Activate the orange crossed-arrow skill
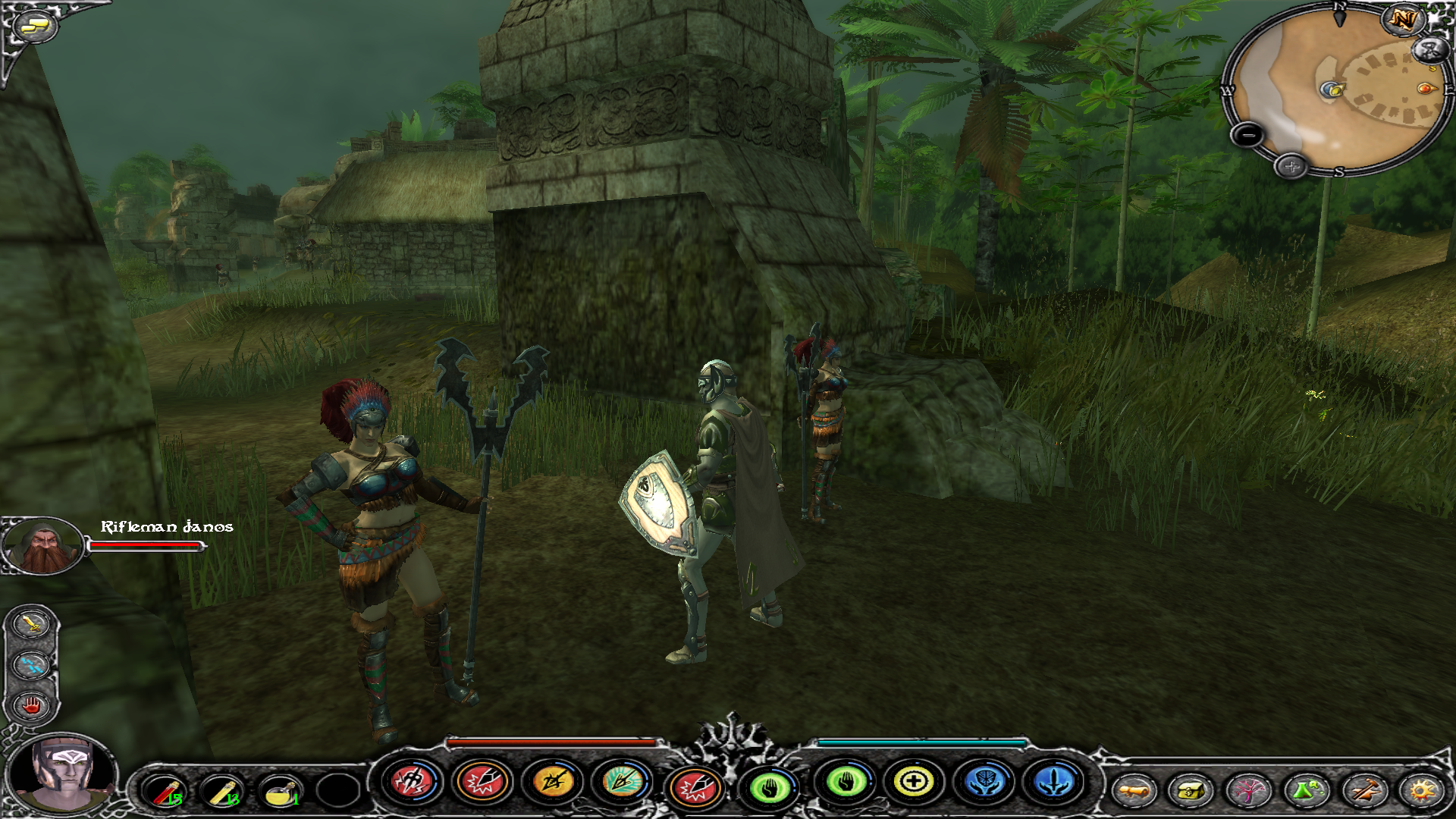1456x819 pixels. point(552,781)
